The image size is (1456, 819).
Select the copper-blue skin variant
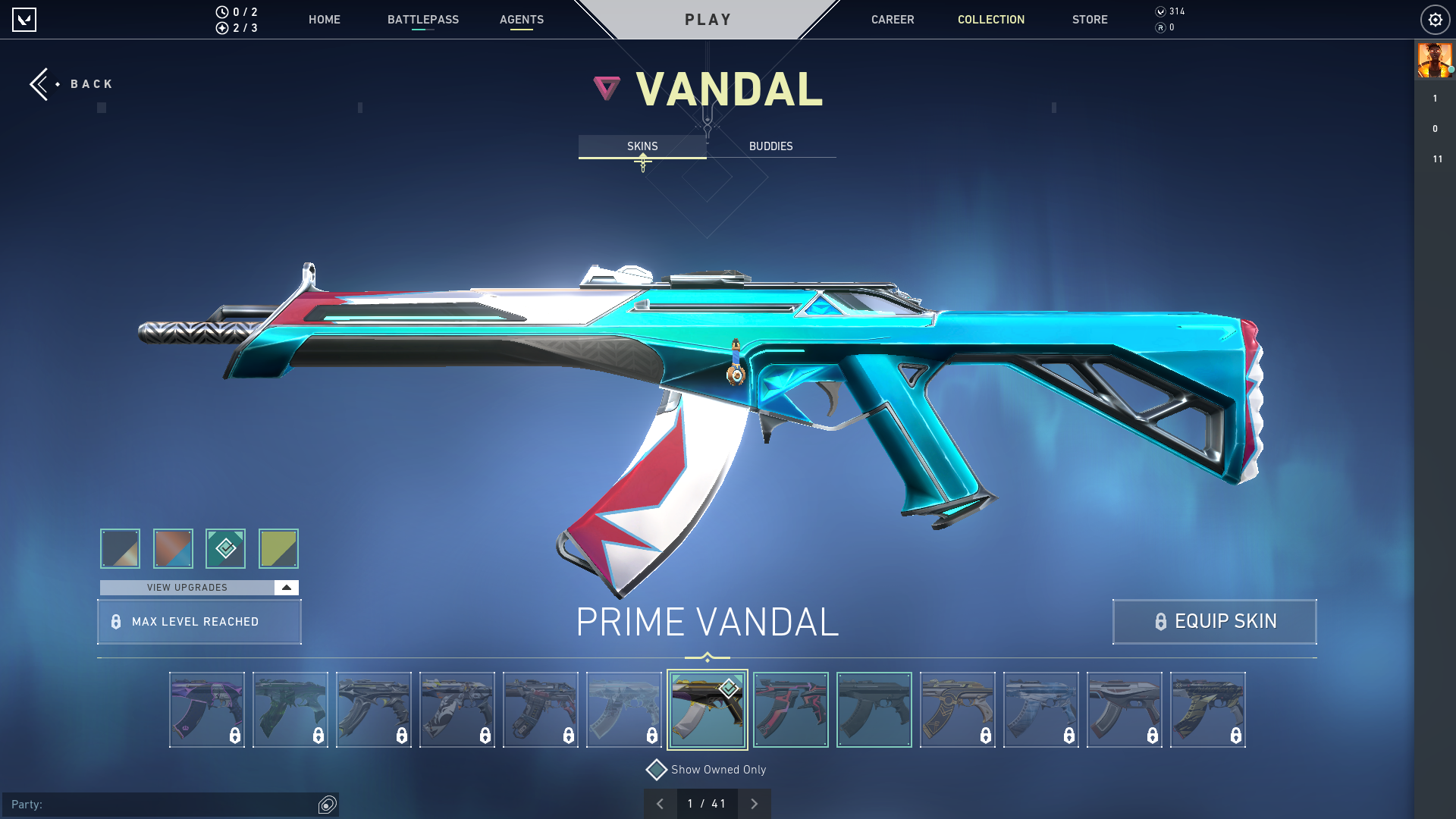[x=173, y=548]
